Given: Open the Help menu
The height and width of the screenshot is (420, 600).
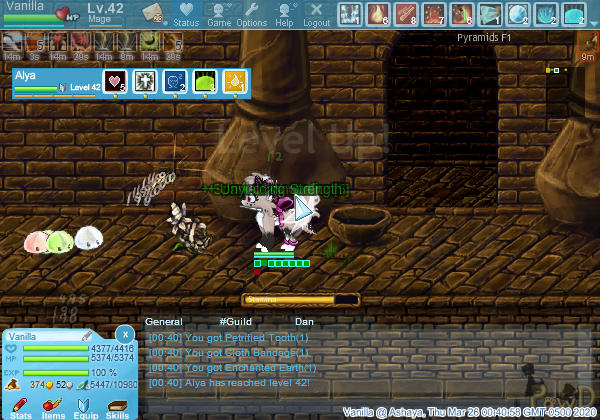Looking at the screenshot, I should pos(284,13).
